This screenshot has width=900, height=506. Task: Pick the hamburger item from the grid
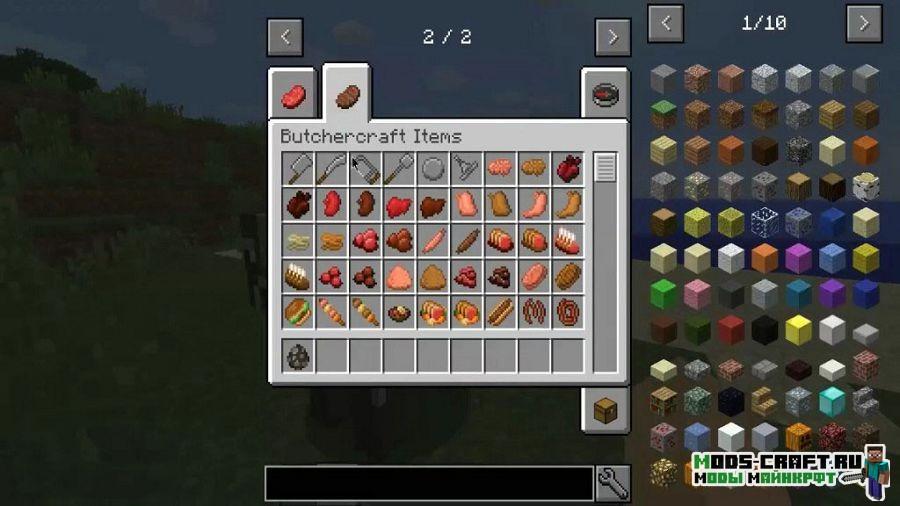coord(299,312)
